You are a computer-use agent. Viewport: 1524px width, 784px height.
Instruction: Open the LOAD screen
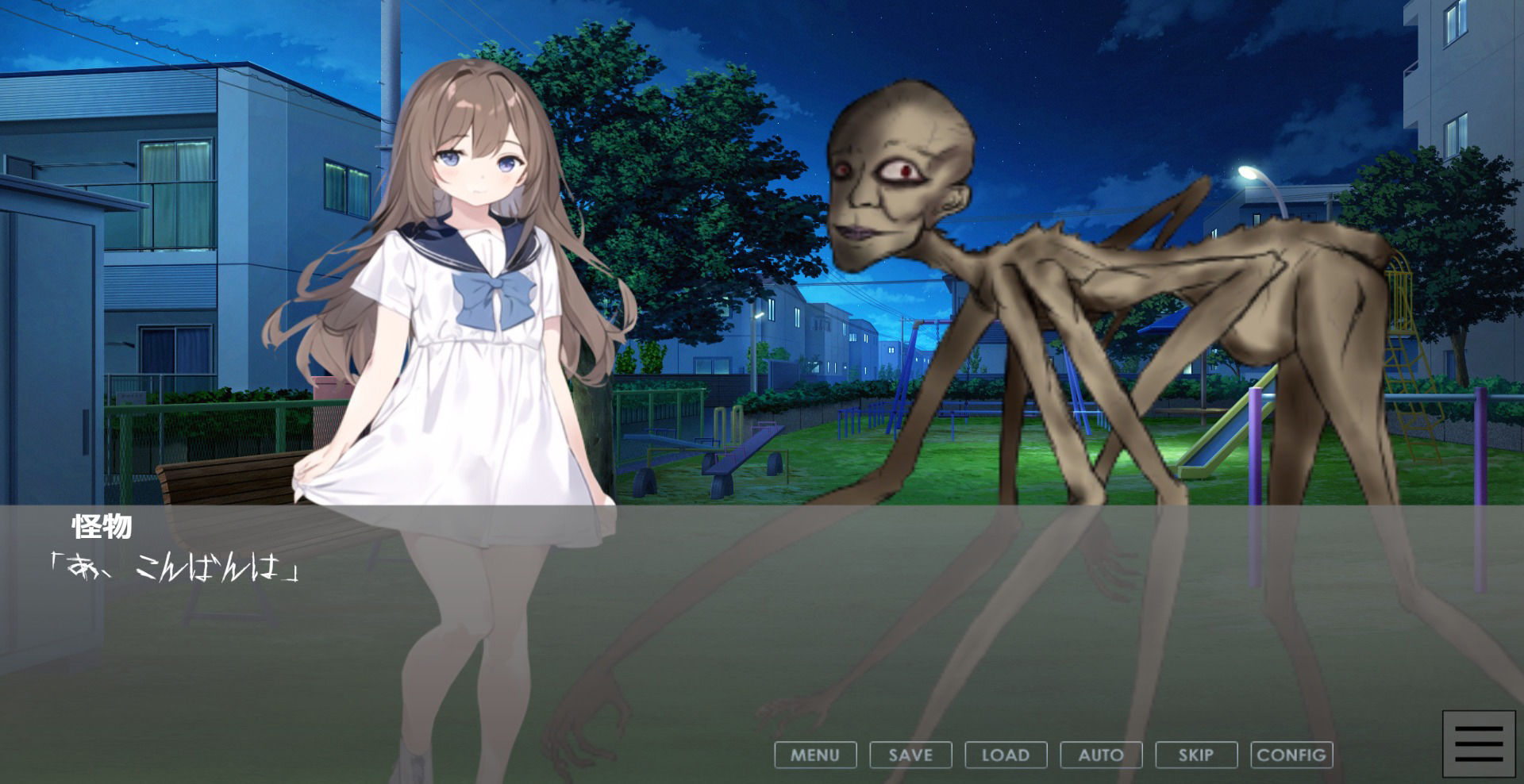(1006, 755)
